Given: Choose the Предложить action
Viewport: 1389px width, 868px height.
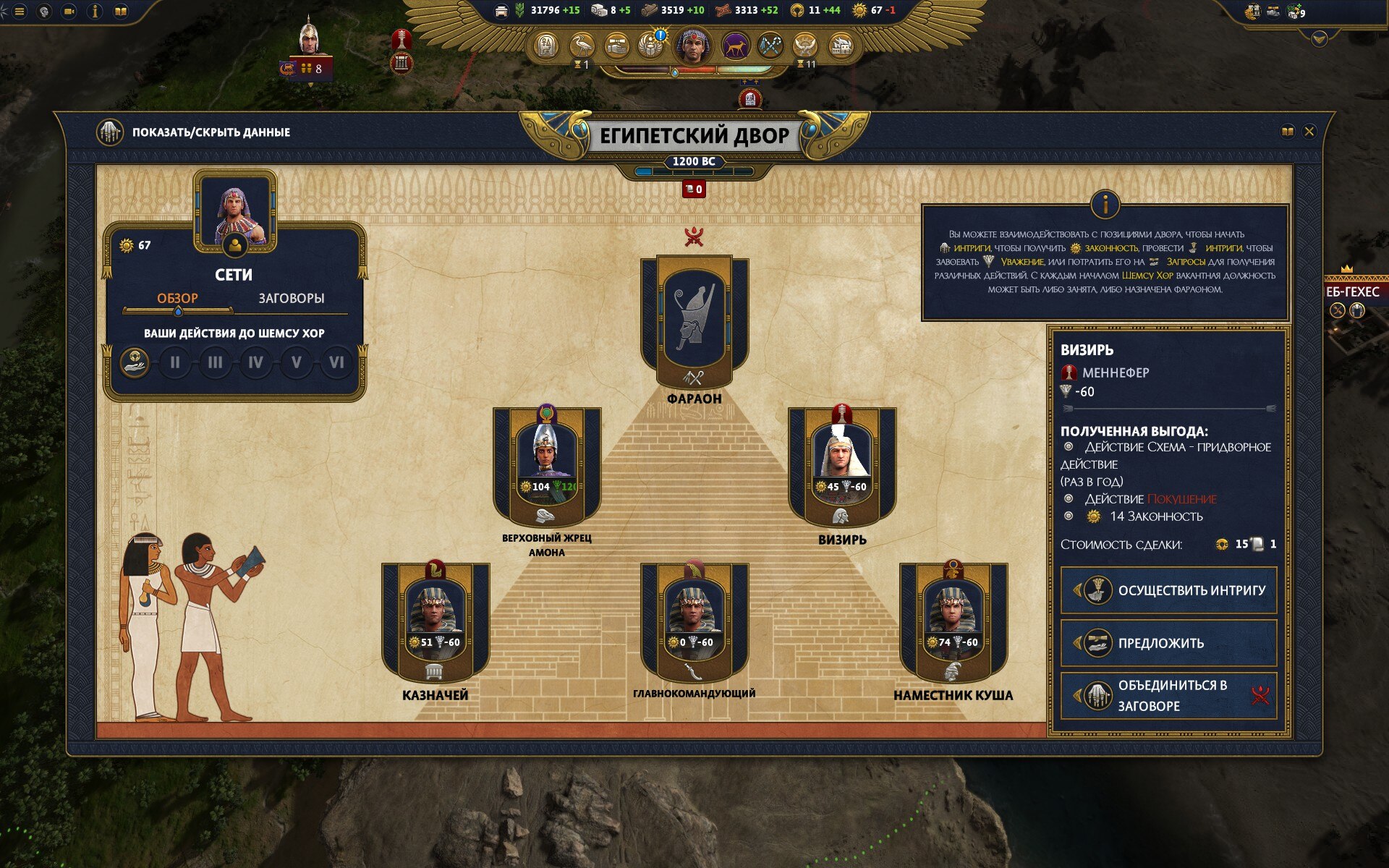Looking at the screenshot, I should coord(1168,643).
